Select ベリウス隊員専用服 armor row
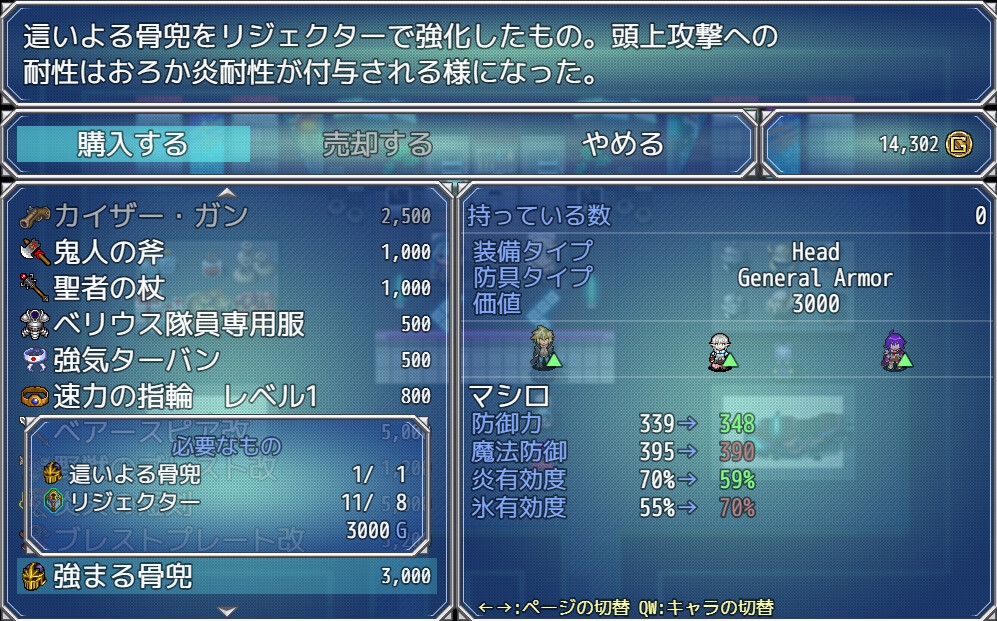 (x=226, y=324)
